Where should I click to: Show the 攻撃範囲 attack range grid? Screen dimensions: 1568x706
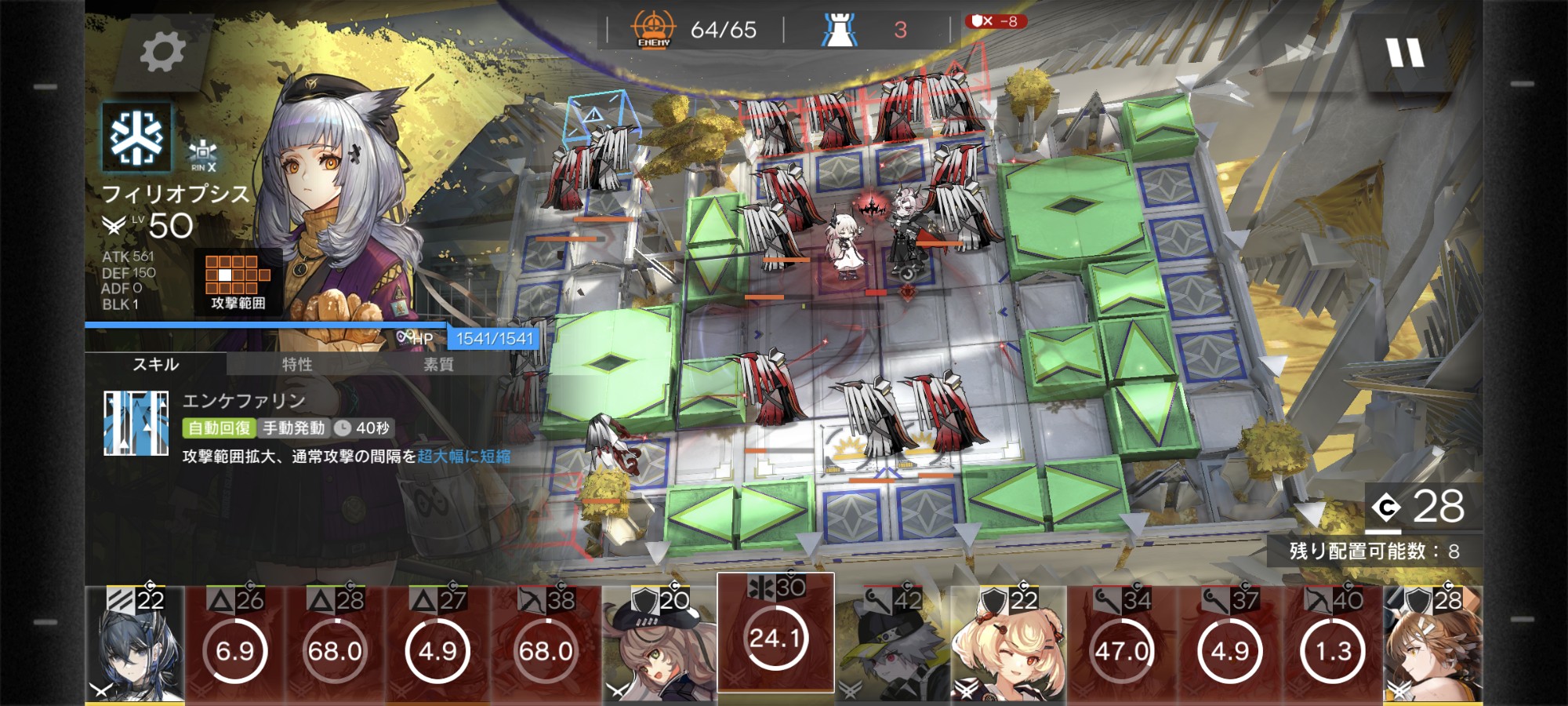pyautogui.click(x=238, y=282)
